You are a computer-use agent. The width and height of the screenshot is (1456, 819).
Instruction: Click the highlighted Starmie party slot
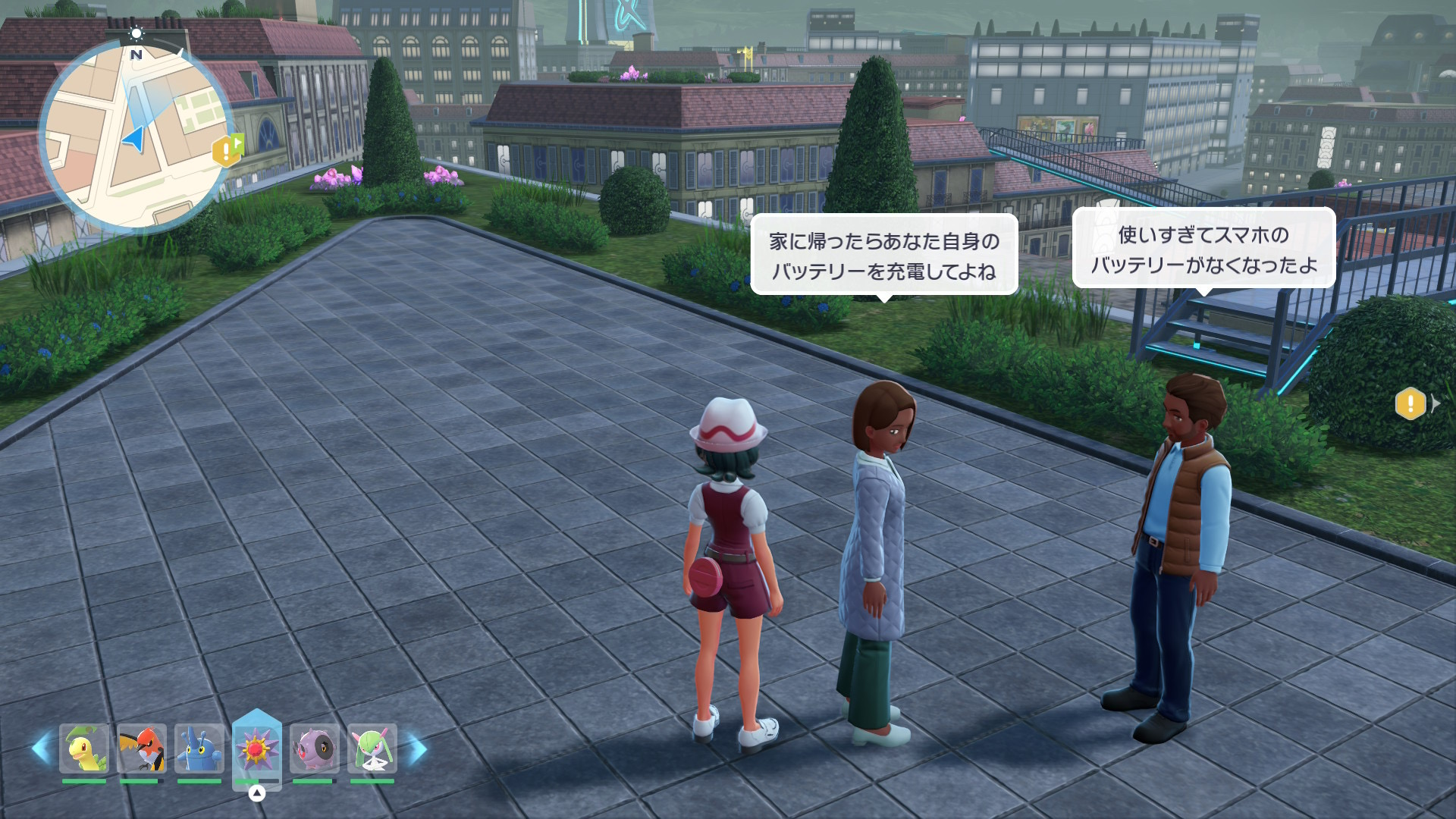click(x=256, y=749)
